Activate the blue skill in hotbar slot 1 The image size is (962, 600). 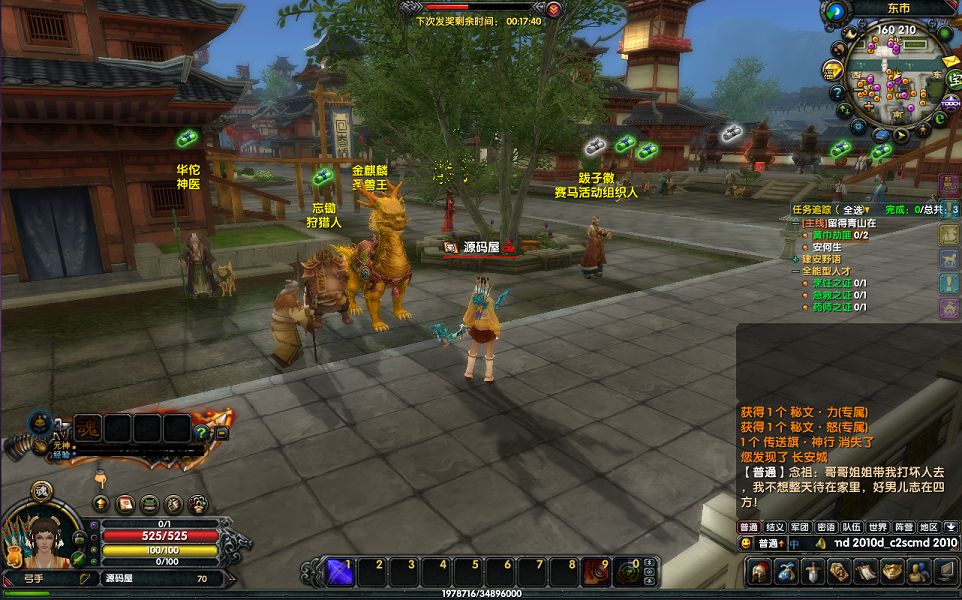click(x=337, y=571)
